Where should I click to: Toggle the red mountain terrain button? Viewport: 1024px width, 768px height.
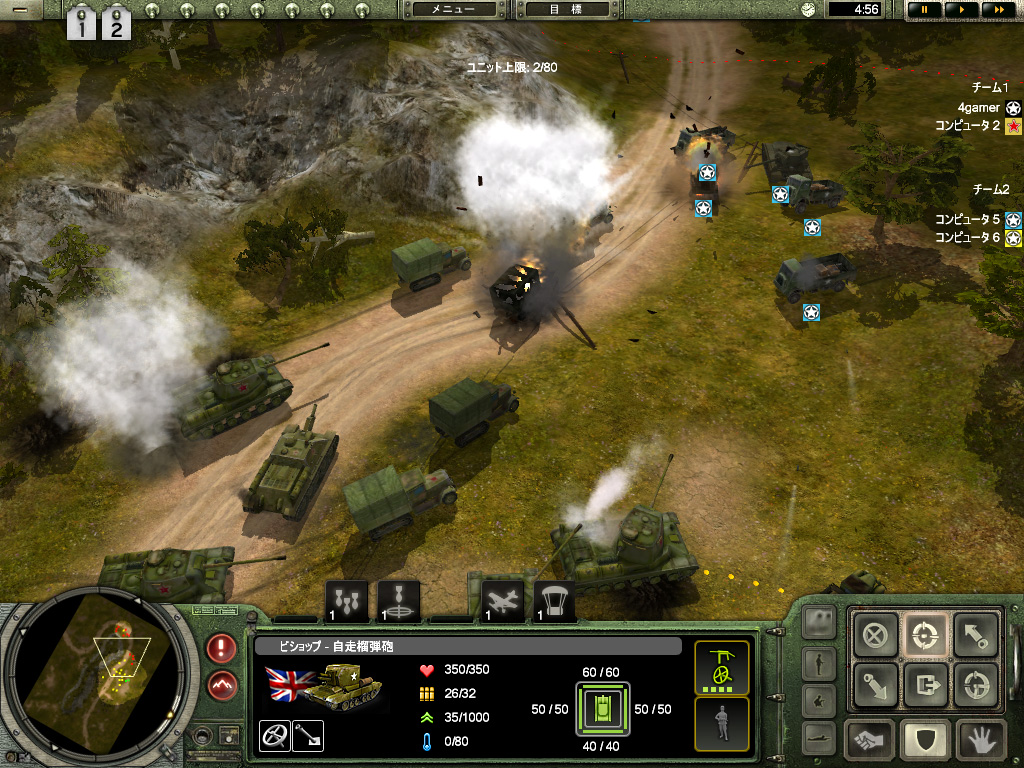tap(222, 685)
